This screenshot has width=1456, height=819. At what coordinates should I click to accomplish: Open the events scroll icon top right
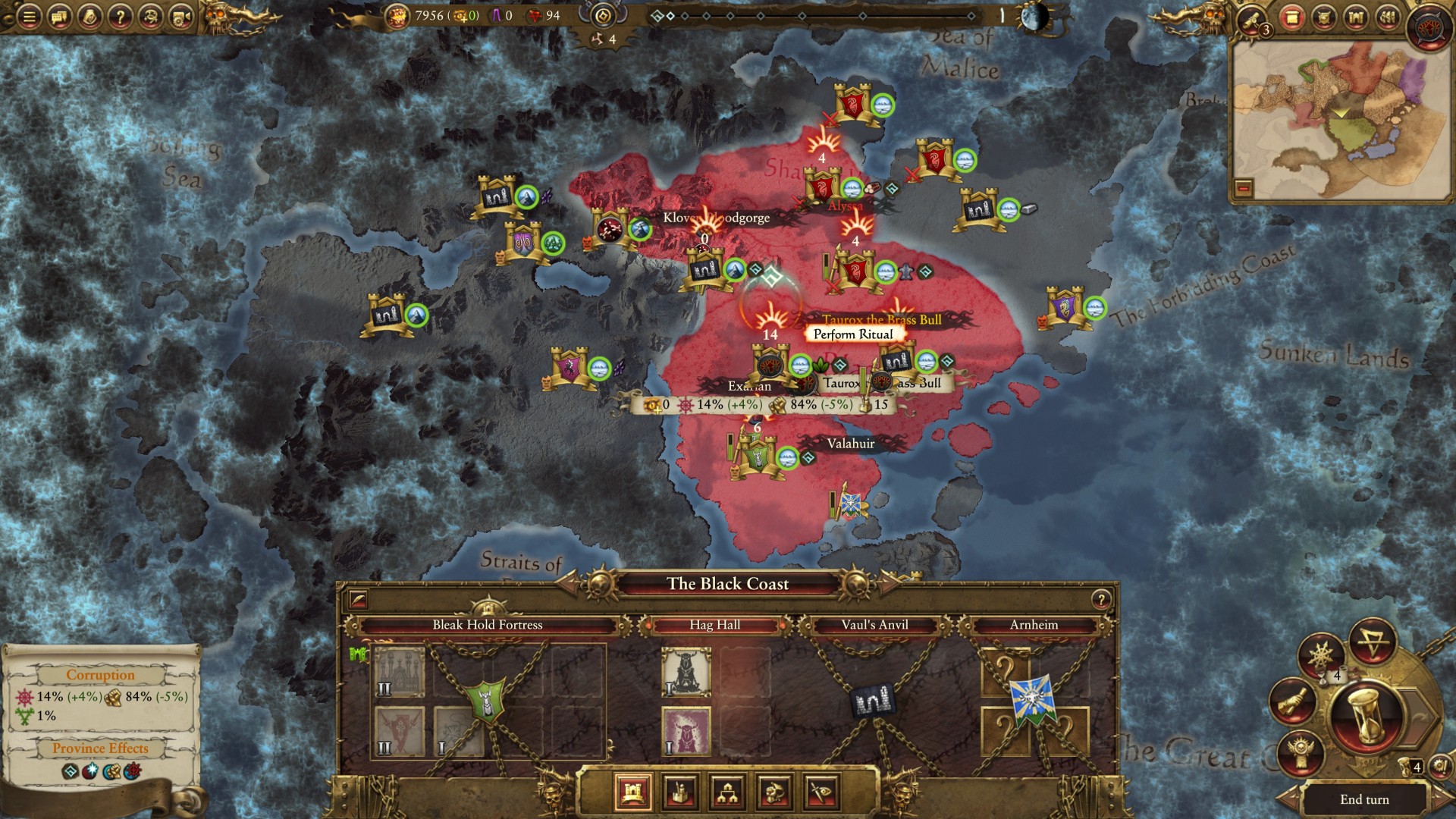pyautogui.click(x=1291, y=17)
